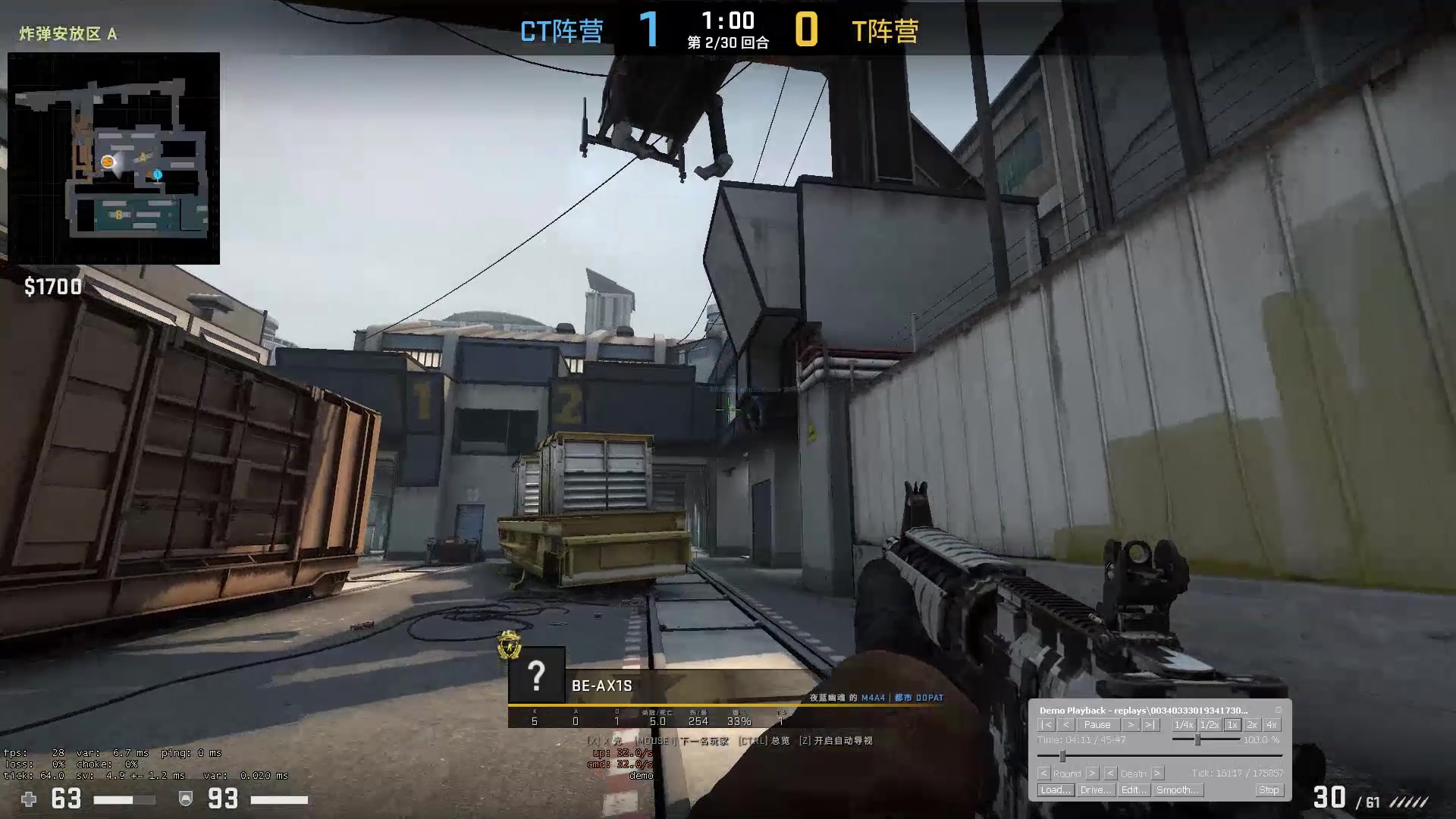Image resolution: width=1456 pixels, height=819 pixels.
Task: Click the Pause button
Action: 1097,725
